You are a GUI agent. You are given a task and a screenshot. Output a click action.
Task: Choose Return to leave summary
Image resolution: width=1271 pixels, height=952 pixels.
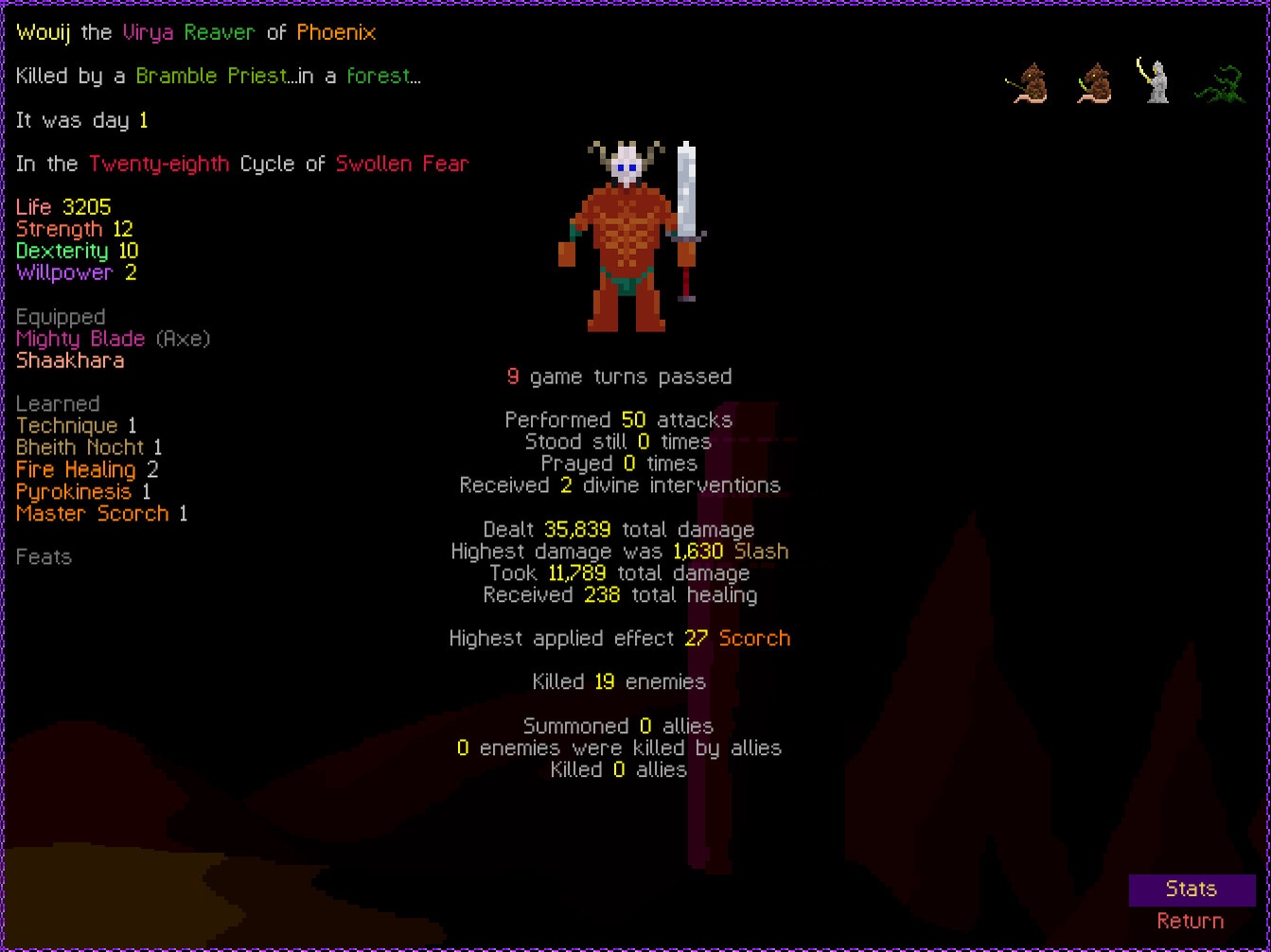[1190, 922]
